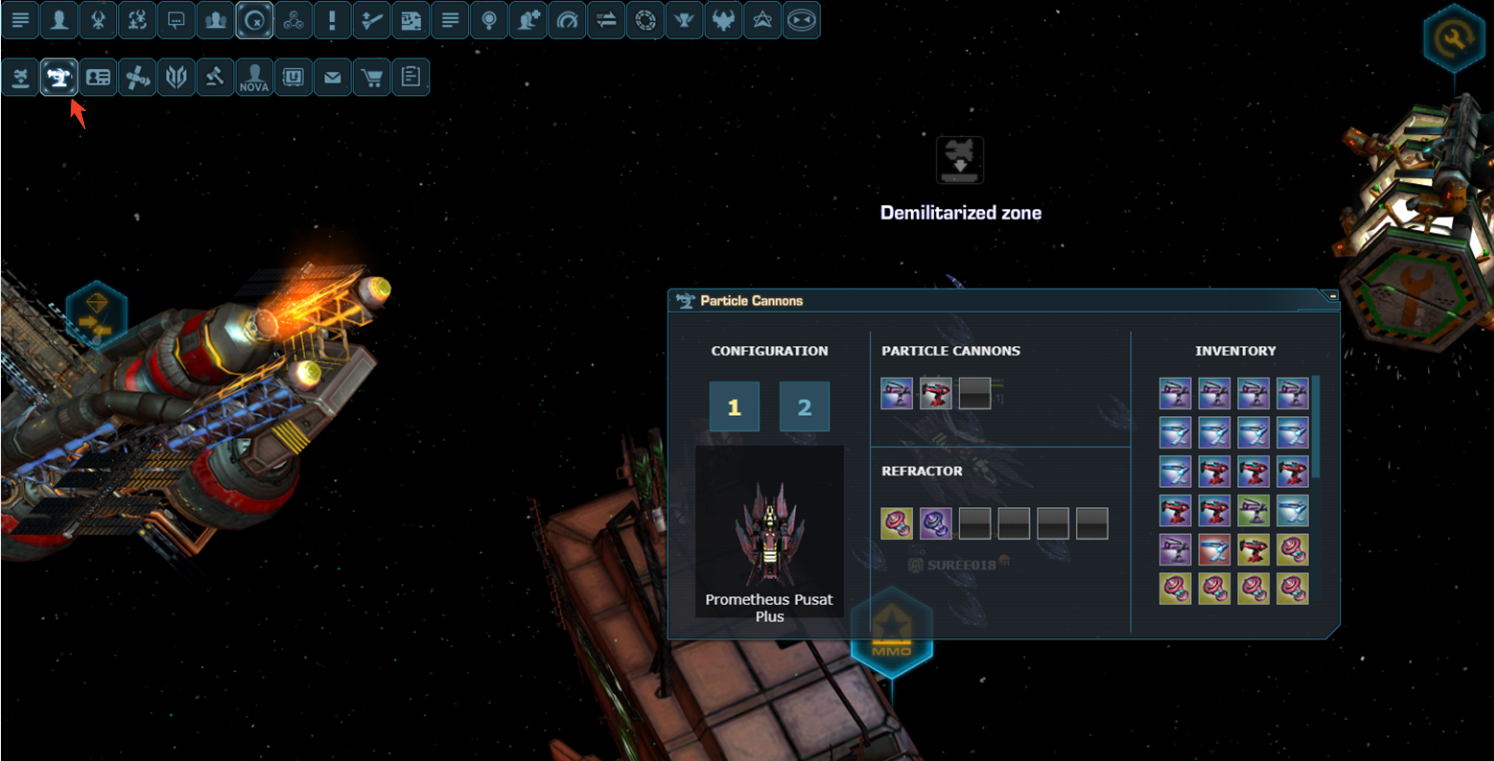This screenshot has height=761, width=1494.
Task: Click the speedometer gauge toolbar icon
Action: (568, 20)
